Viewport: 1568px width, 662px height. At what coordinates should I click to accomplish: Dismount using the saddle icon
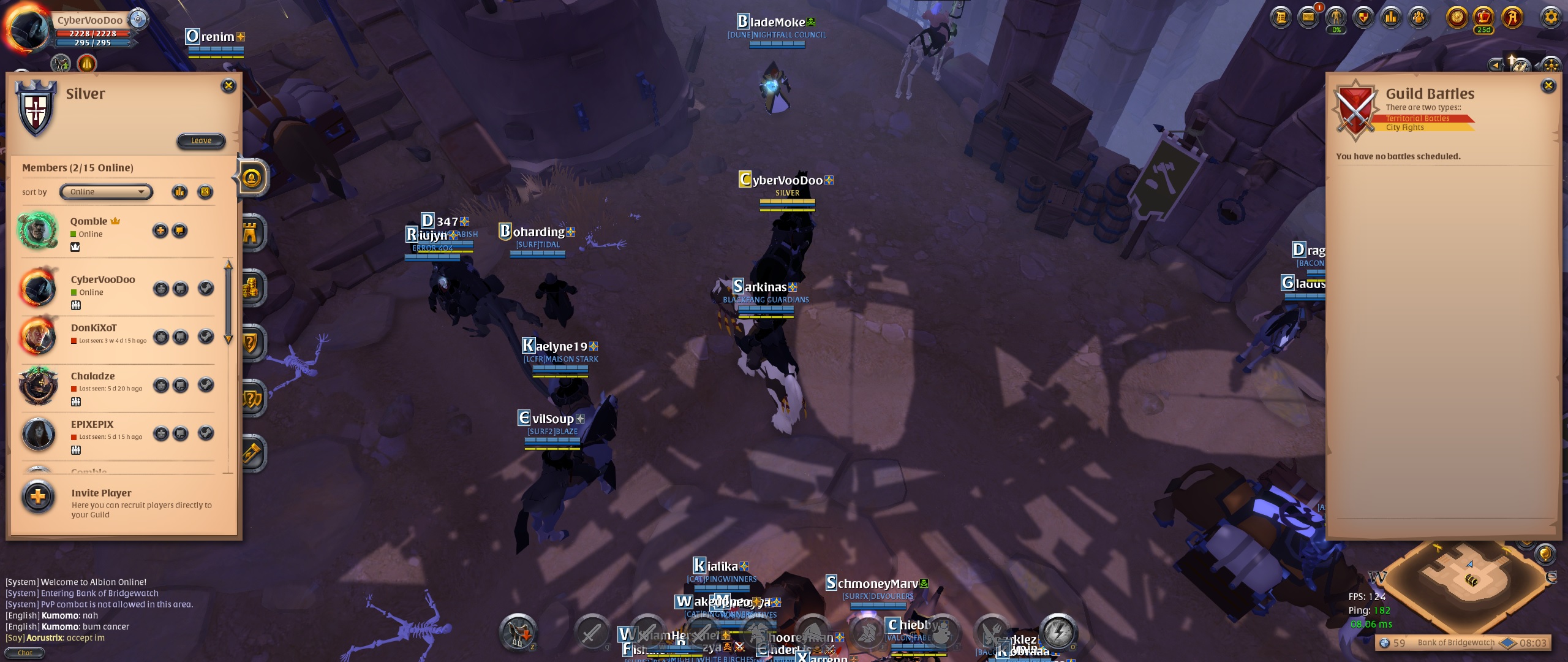518,631
